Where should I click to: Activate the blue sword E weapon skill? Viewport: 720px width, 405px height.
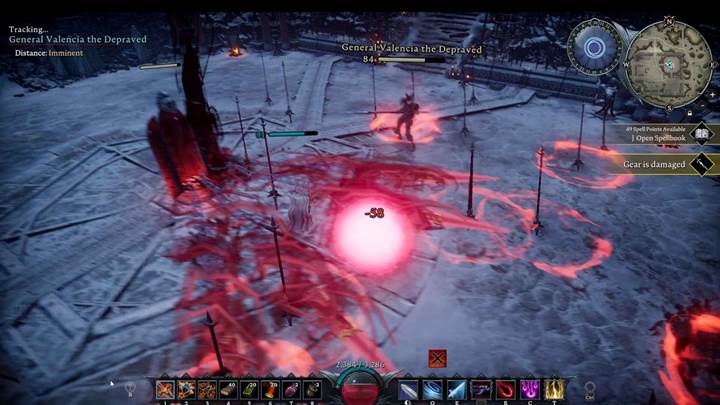tap(457, 390)
